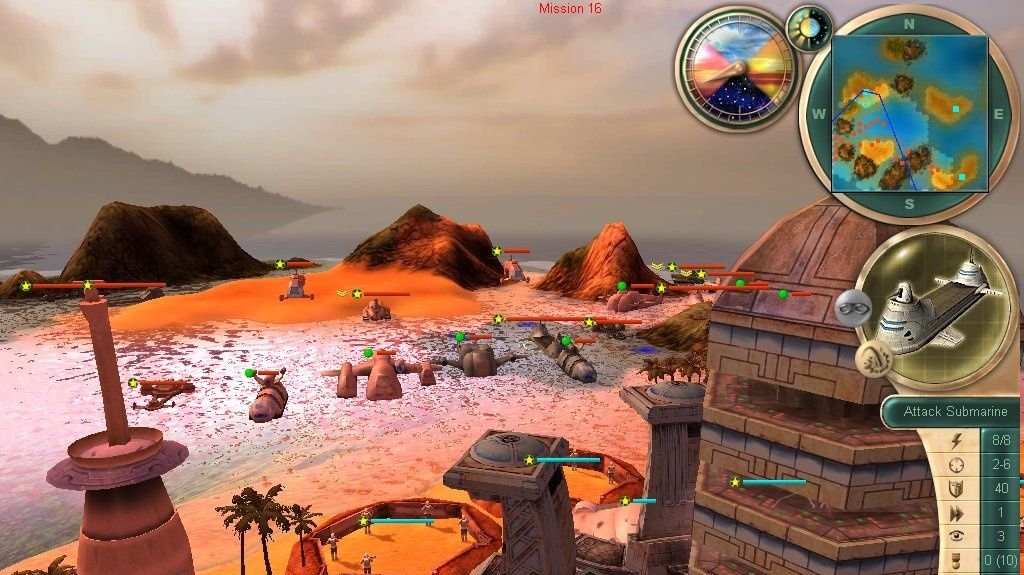Click the round tan action button by the portrait

(x=871, y=357)
